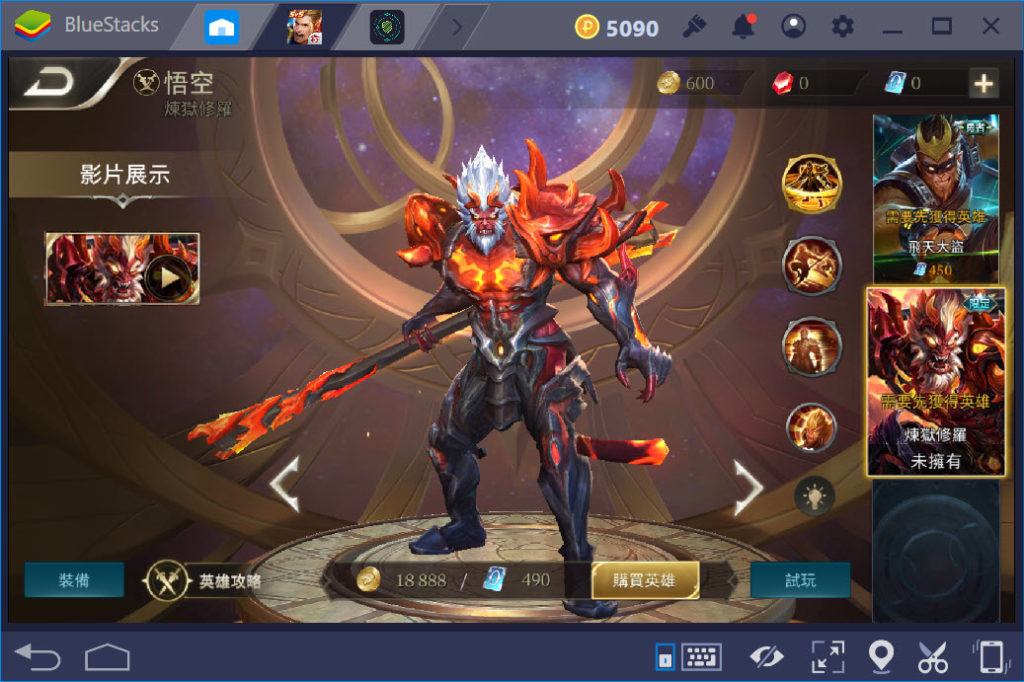Select the 飛天大盜 skin card

tap(936, 198)
